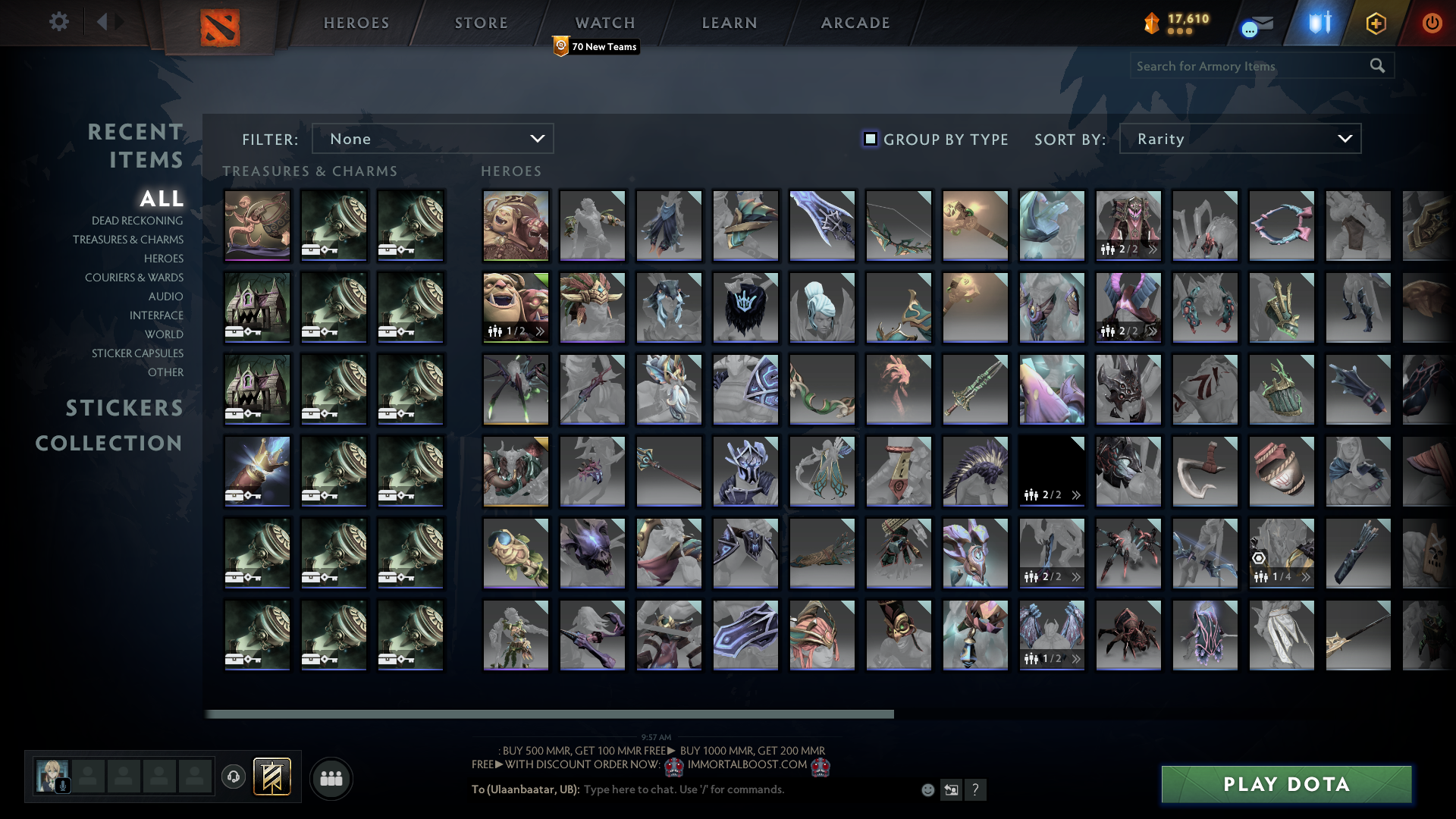Open the WATCH menu showing 70 New Teams
Image resolution: width=1456 pixels, height=819 pixels.
(605, 23)
